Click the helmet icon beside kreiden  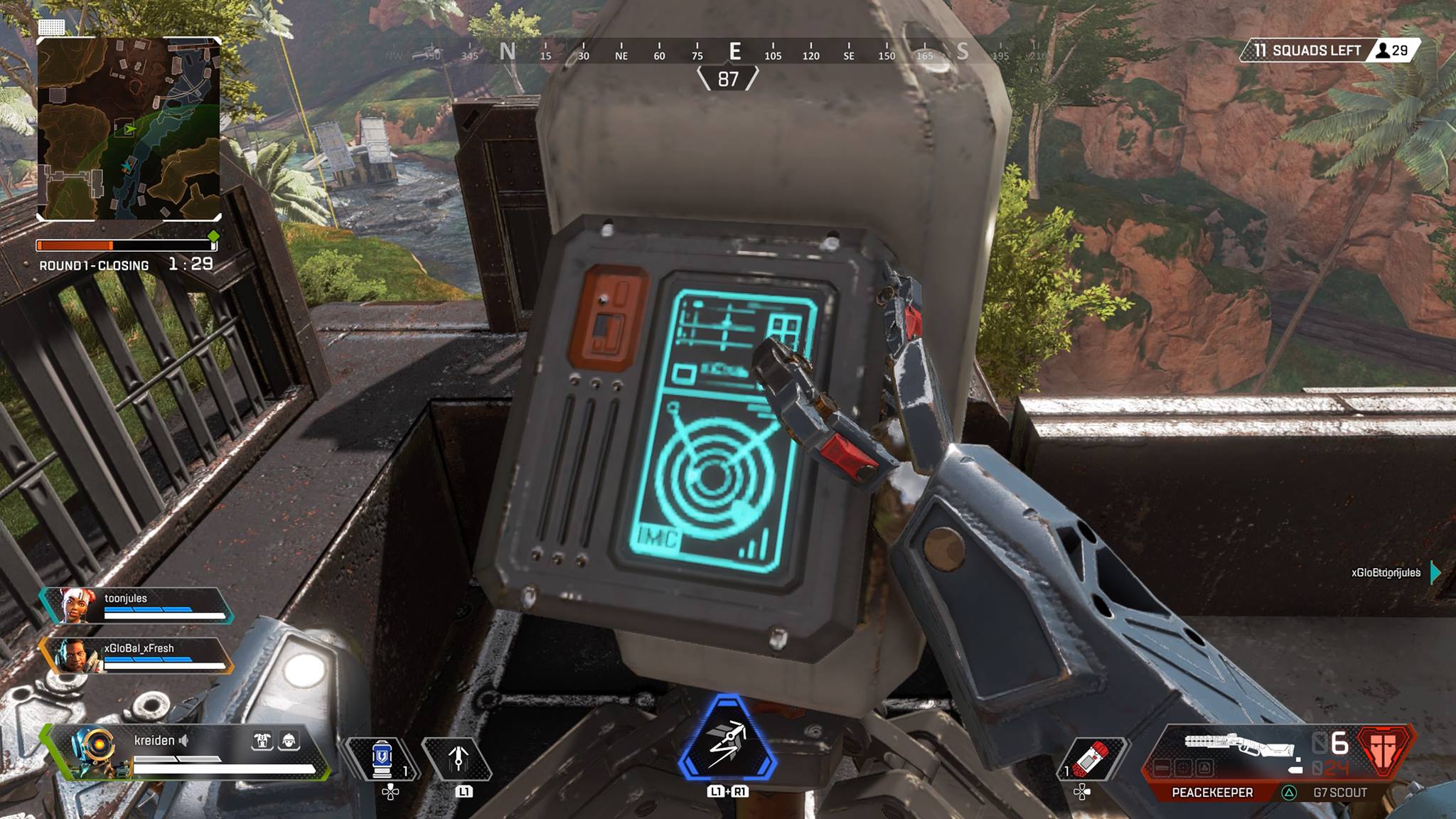[x=289, y=741]
